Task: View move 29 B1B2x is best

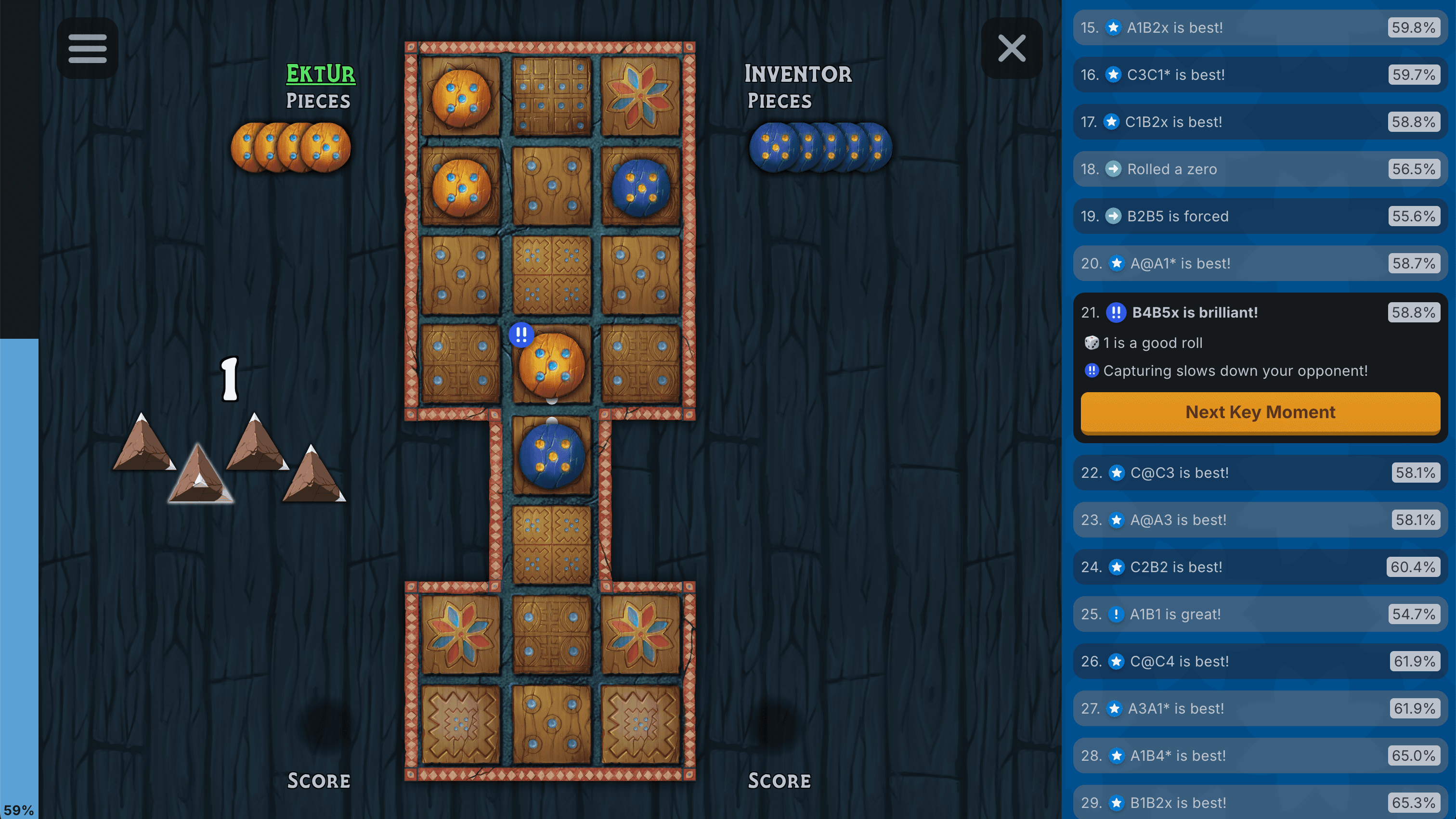Action: click(1260, 803)
